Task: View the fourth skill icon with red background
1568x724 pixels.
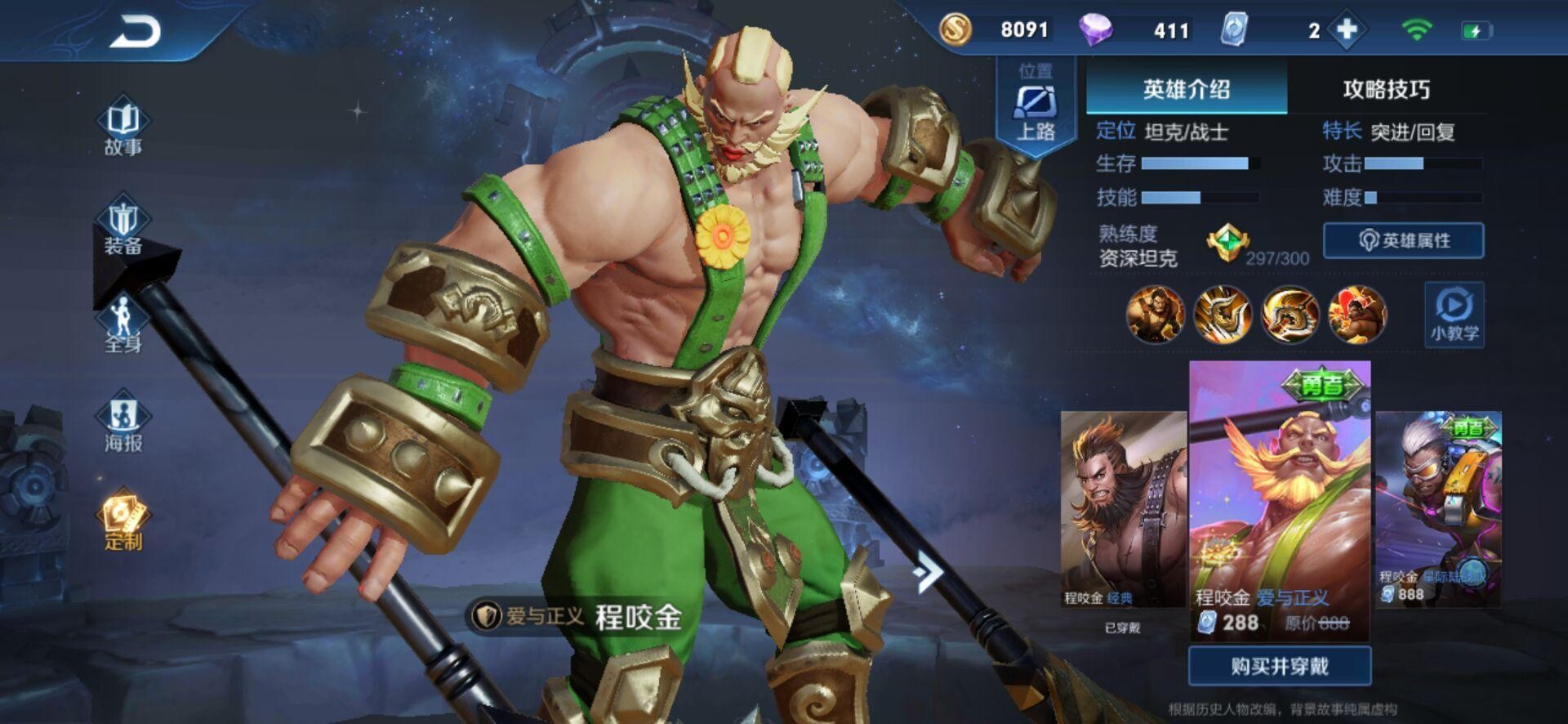Action: pos(1357,315)
